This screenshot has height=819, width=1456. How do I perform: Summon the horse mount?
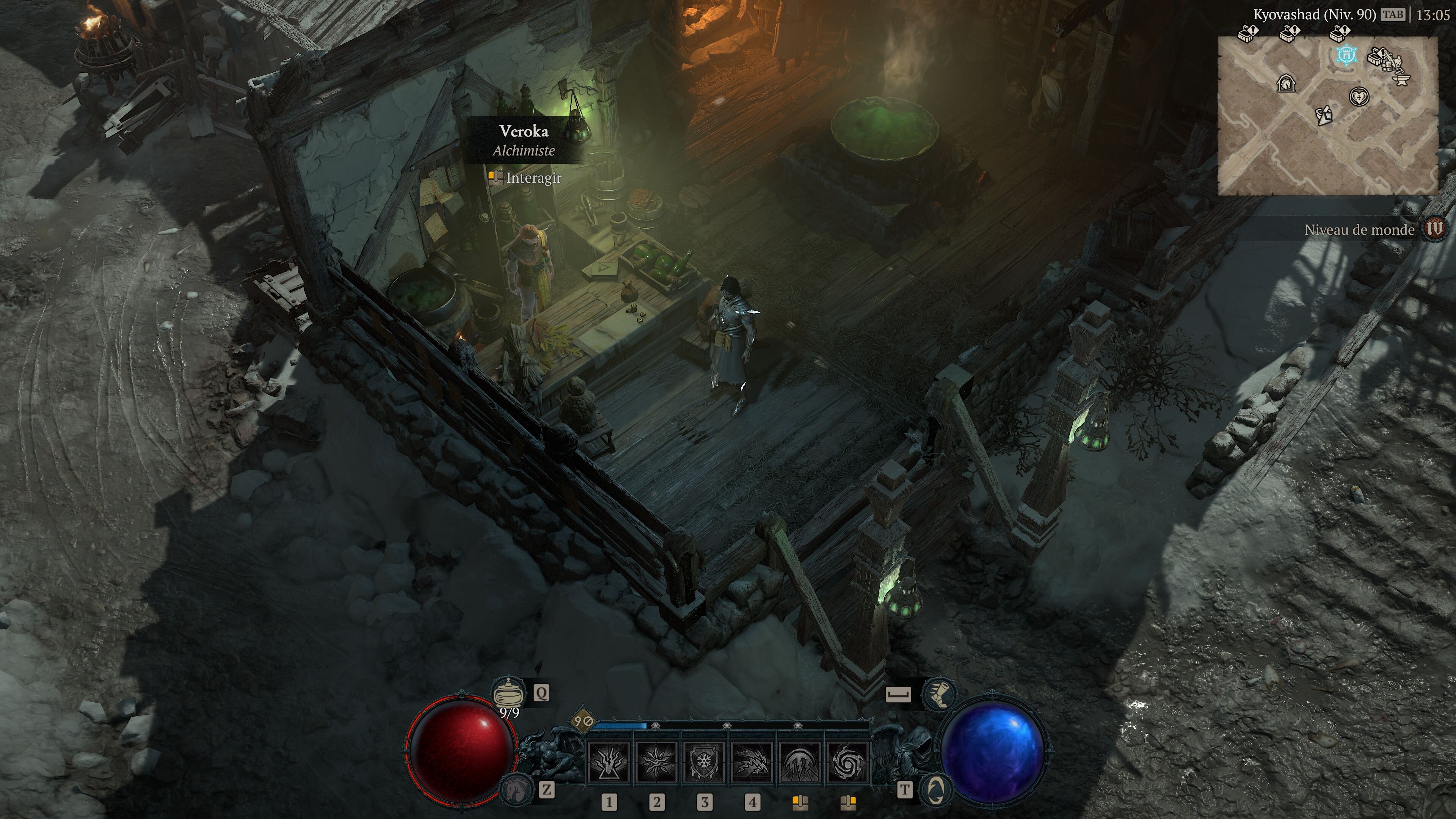pos(516,789)
